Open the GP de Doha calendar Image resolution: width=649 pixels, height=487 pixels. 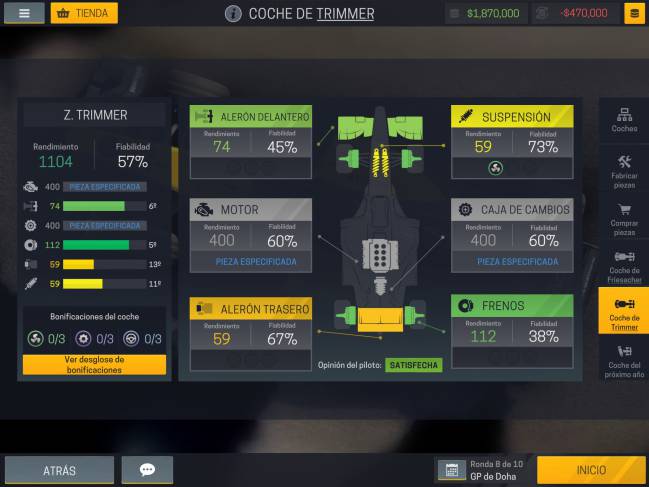coord(484,470)
